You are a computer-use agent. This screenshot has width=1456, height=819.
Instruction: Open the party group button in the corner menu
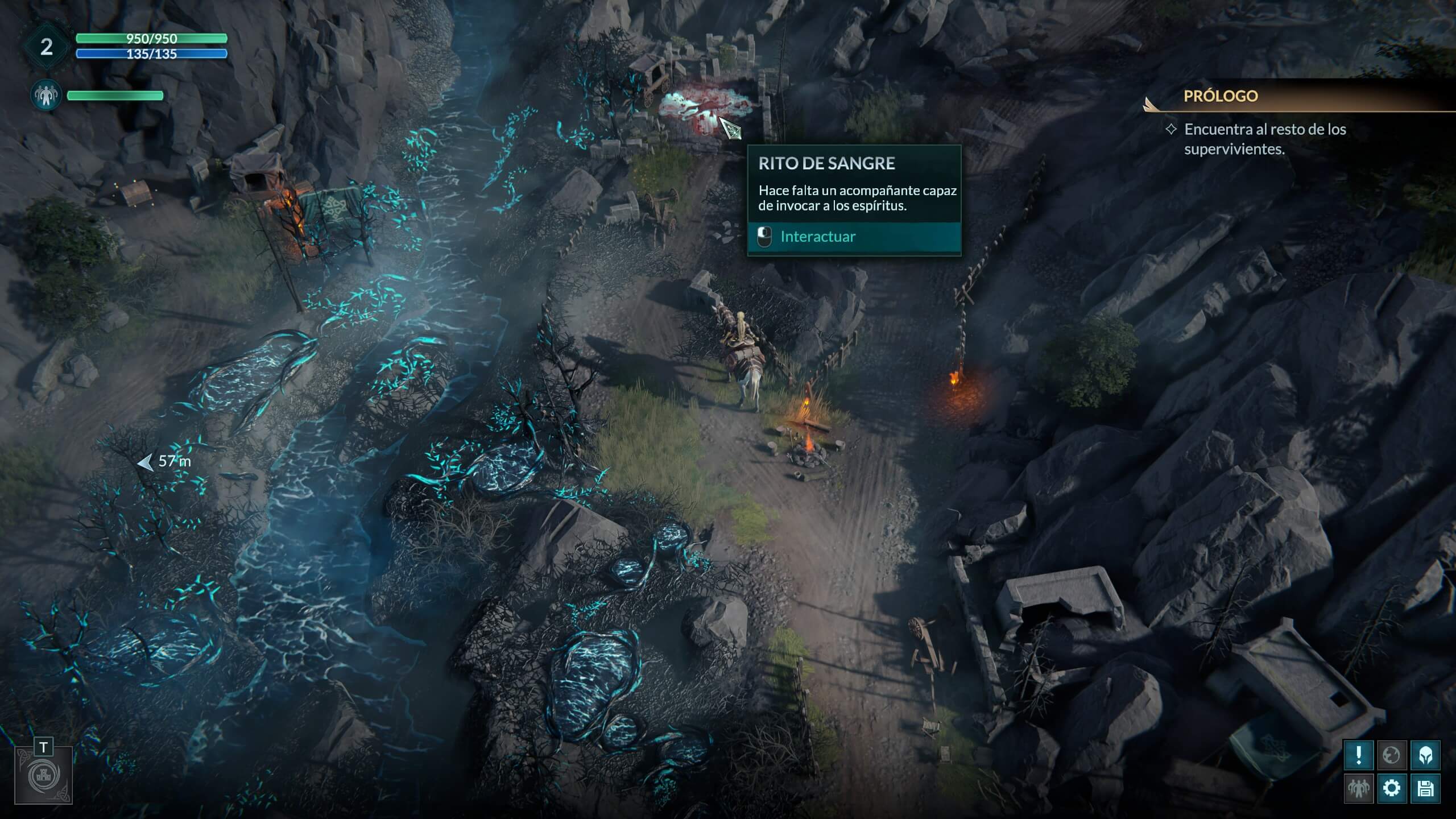point(1359,788)
